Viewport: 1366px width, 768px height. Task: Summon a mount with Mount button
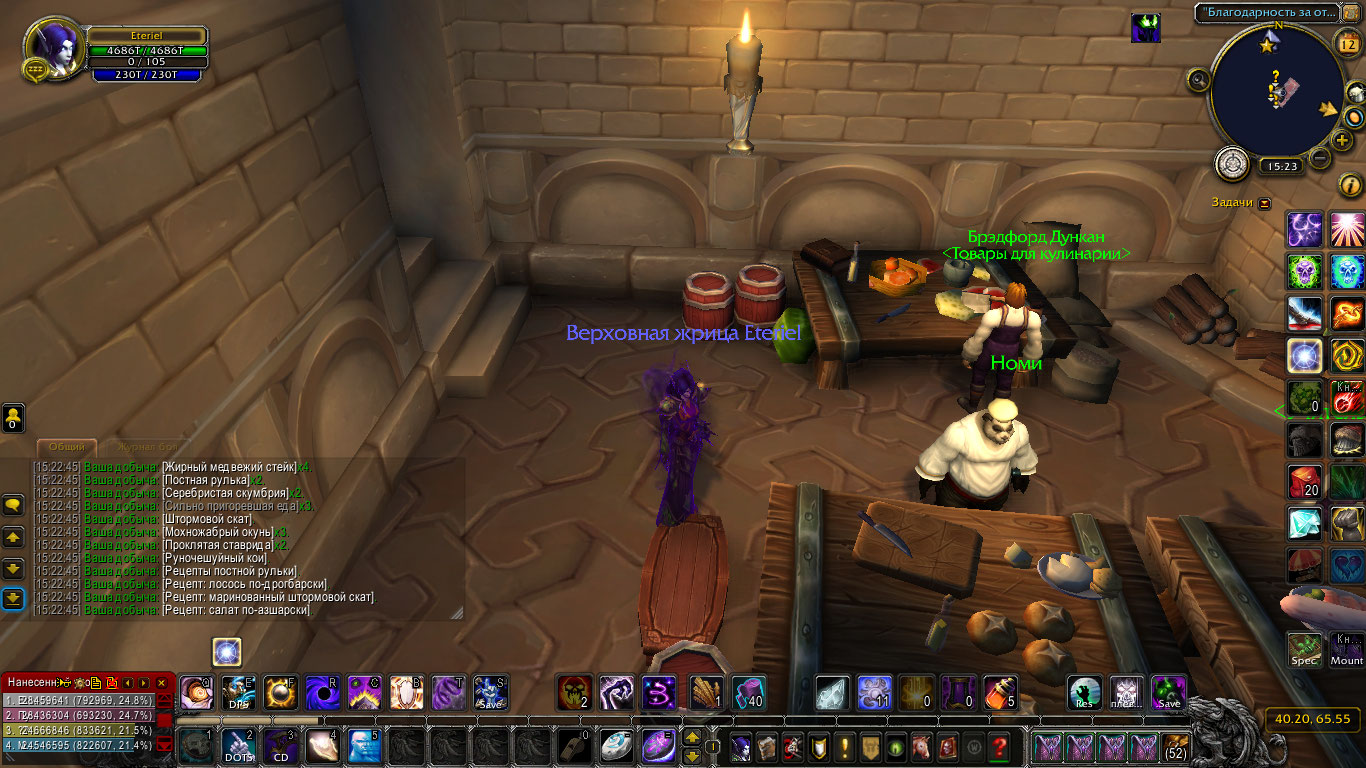pyautogui.click(x=1347, y=649)
